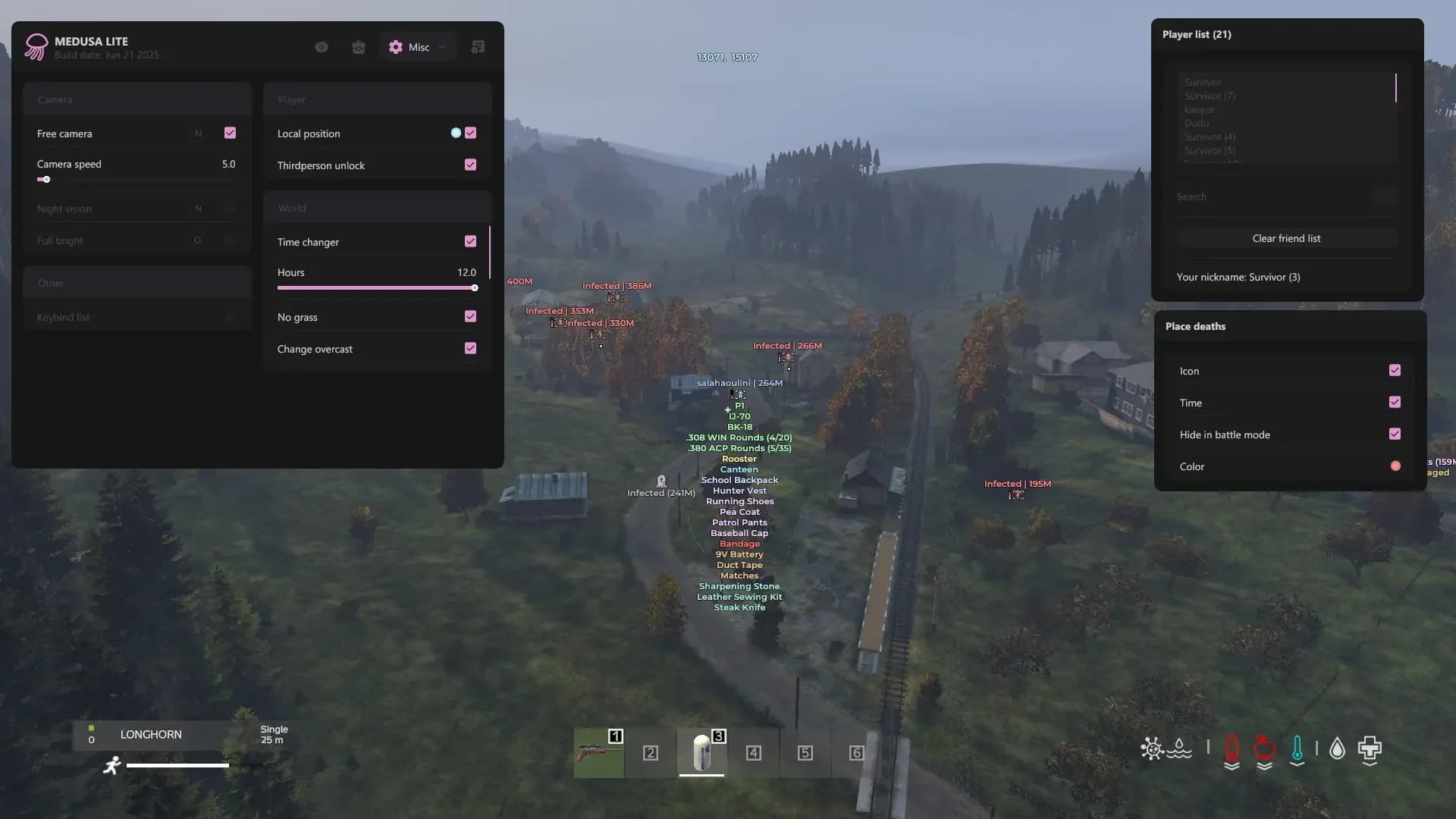Enable the Night vision option

230,208
